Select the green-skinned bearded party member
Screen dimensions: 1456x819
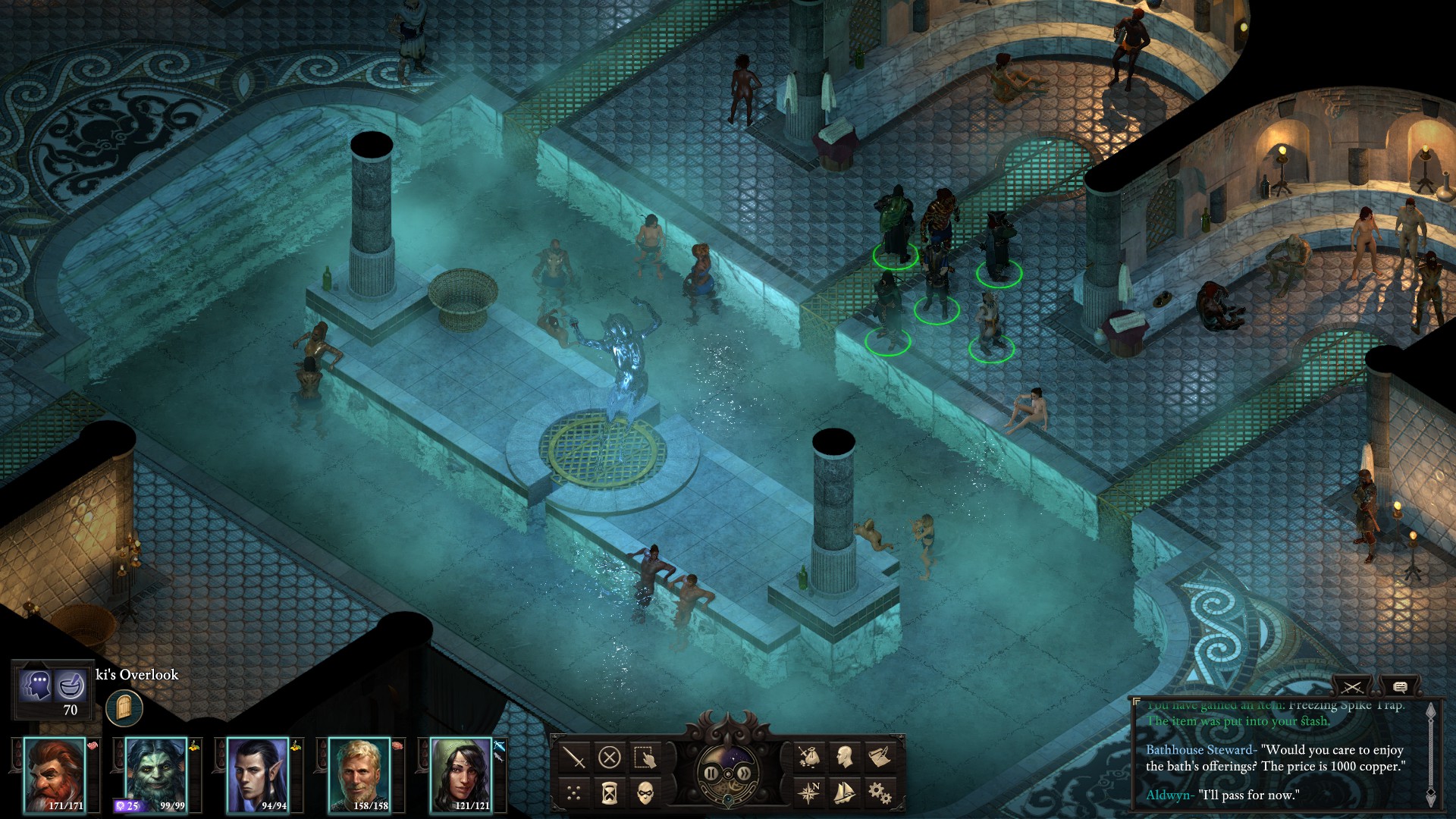156,773
